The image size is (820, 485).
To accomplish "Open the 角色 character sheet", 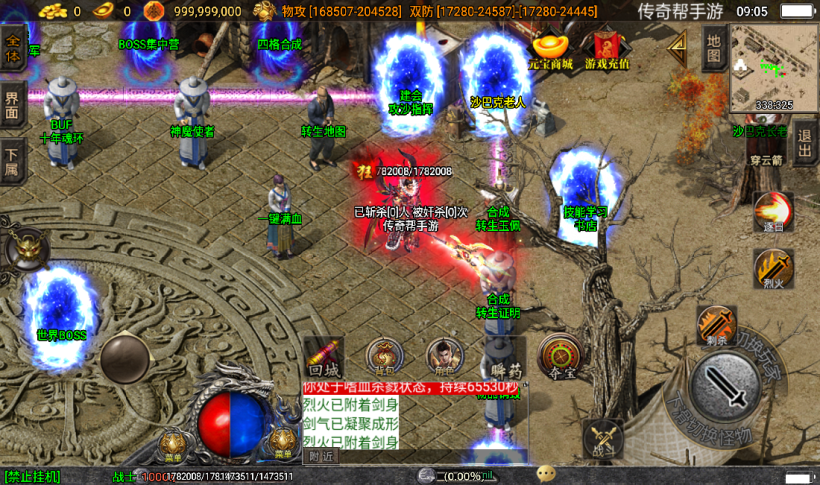I will (x=444, y=356).
